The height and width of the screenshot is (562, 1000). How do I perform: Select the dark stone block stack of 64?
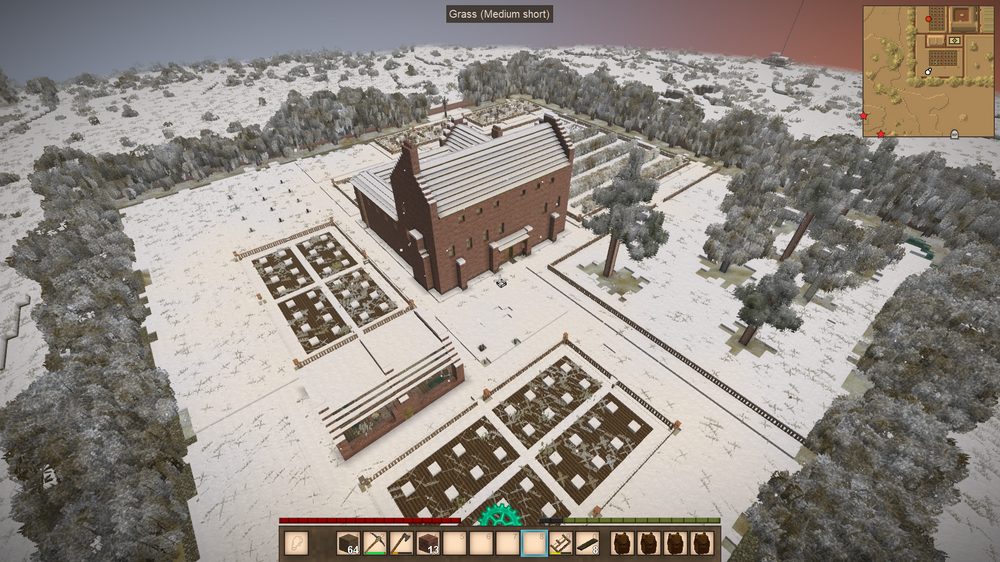click(348, 543)
